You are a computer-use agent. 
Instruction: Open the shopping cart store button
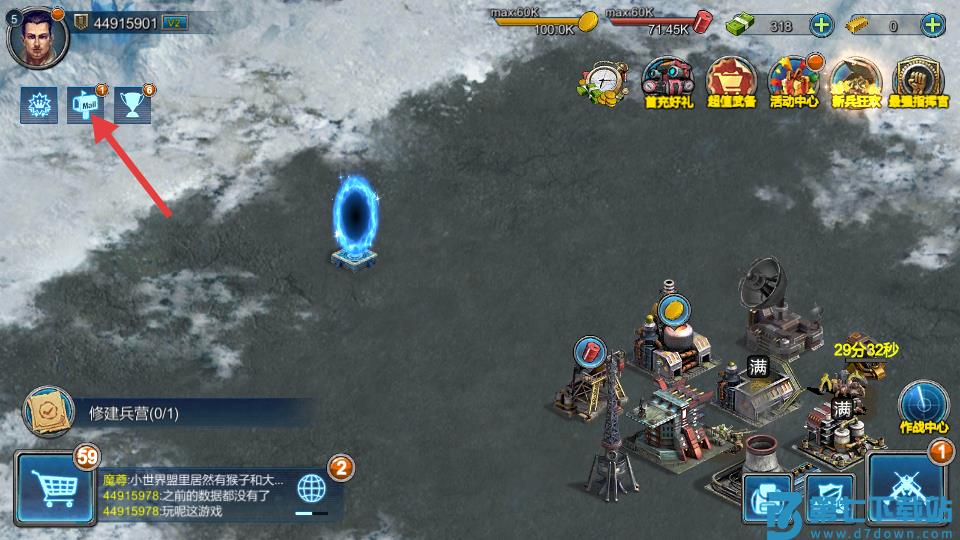53,490
